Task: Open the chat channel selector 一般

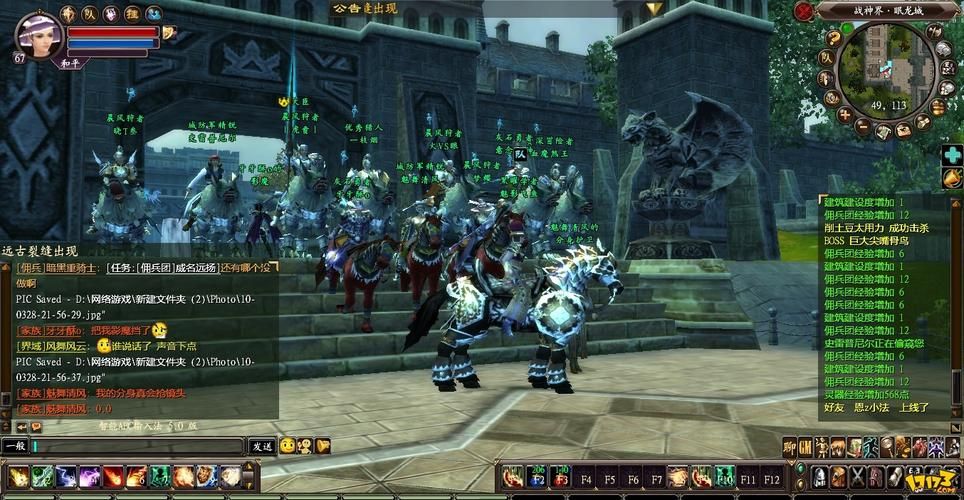Action: click(16, 447)
